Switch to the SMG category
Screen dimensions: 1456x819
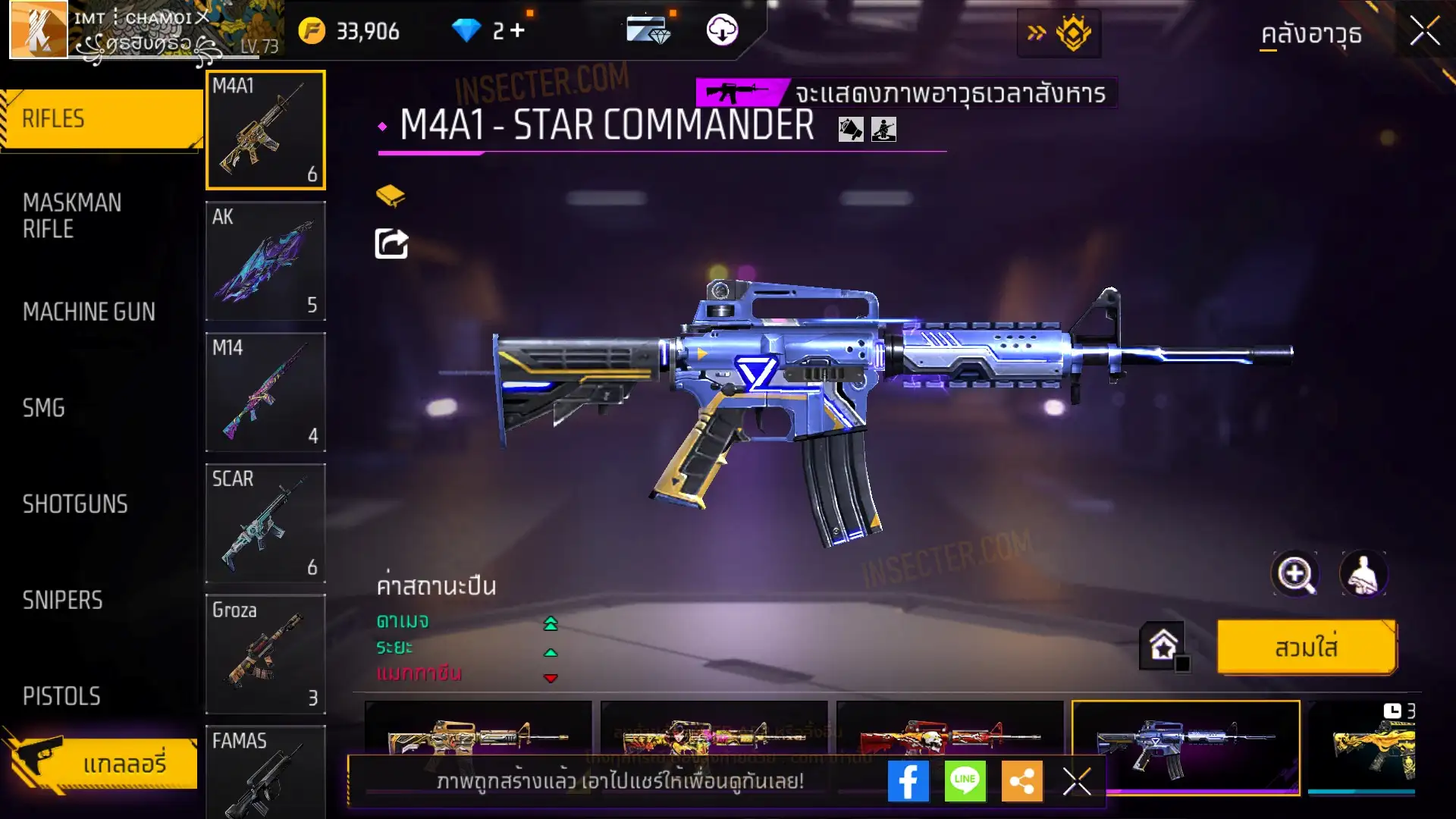[x=44, y=408]
